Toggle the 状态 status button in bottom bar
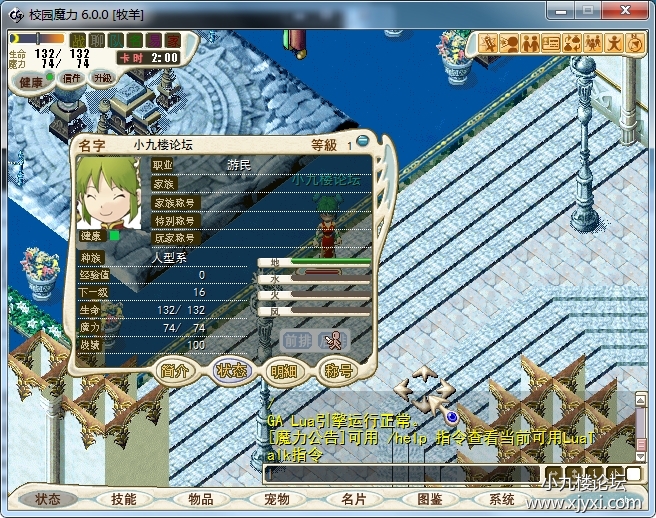The height and width of the screenshot is (518, 656). tap(48, 499)
